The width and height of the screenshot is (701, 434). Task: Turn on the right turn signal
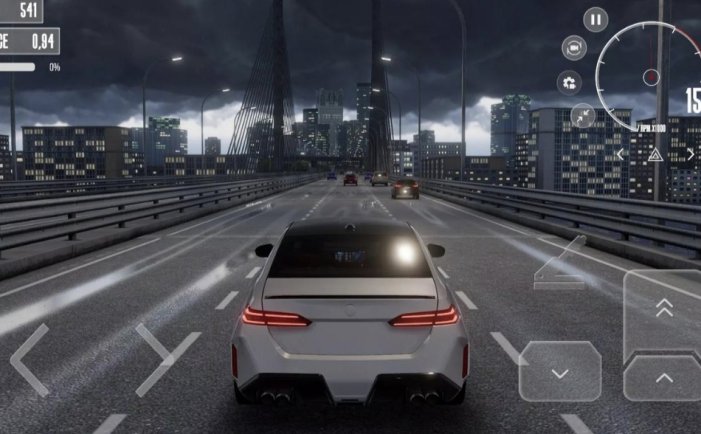pos(690,154)
